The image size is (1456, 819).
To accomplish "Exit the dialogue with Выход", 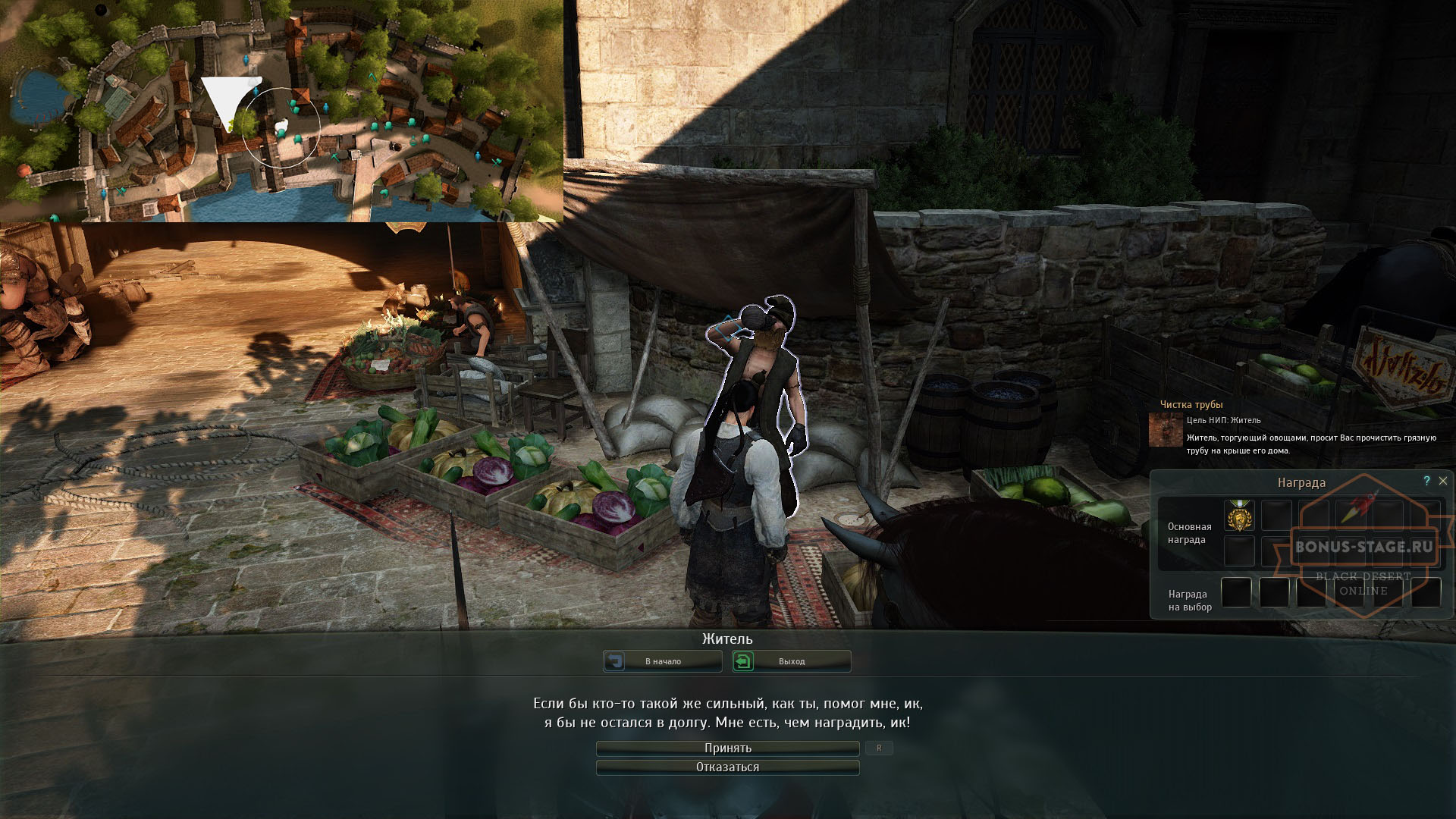I will (x=791, y=661).
